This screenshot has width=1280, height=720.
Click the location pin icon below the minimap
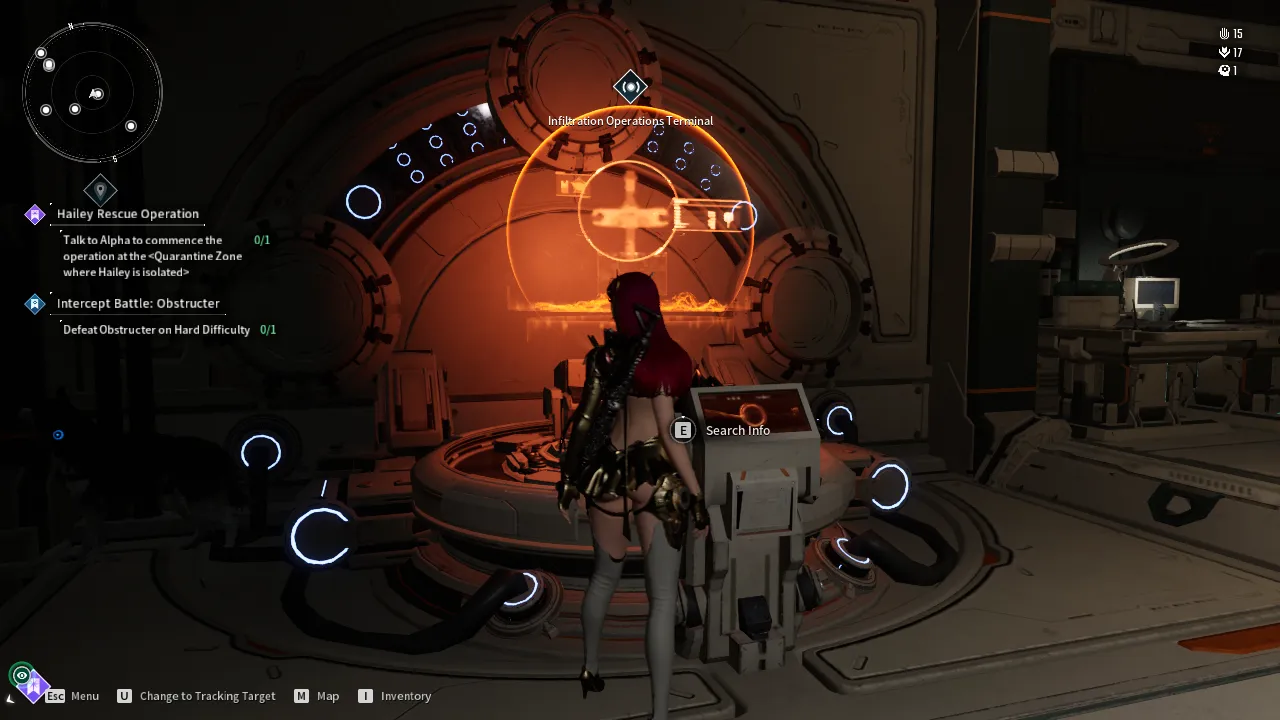coord(100,189)
